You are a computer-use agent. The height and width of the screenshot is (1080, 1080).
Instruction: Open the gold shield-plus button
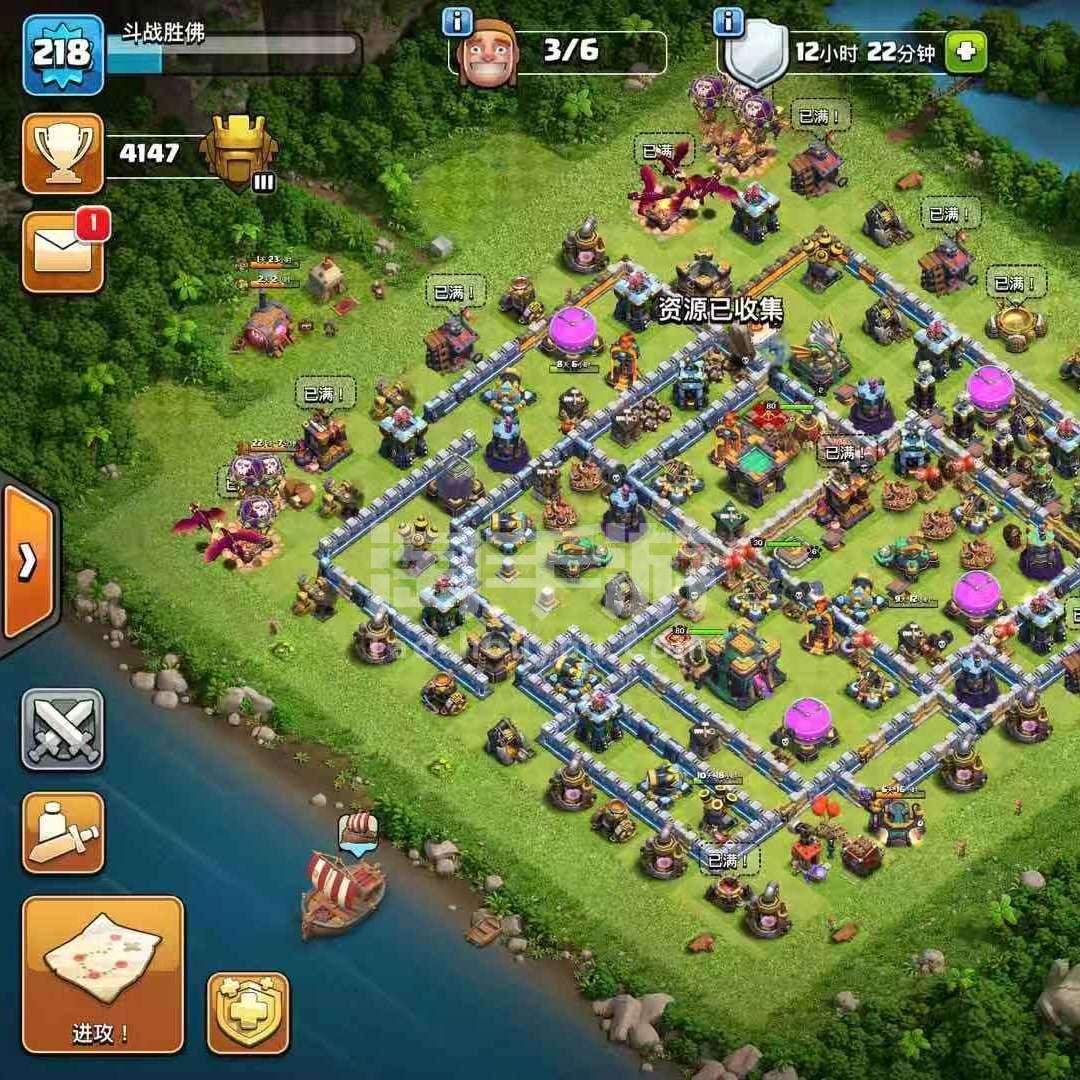(247, 1013)
